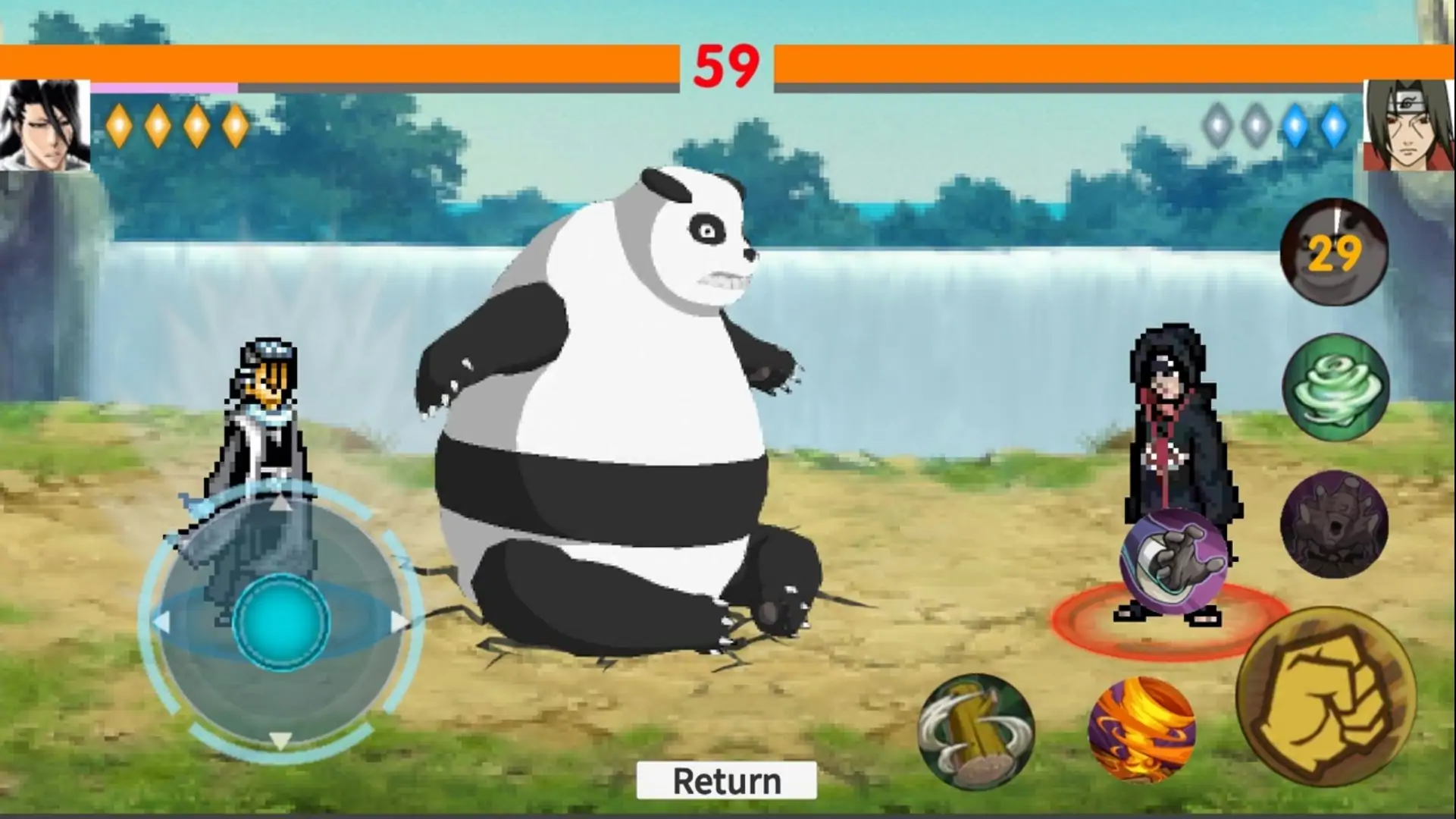Tap the joystick's left arrow
1456x819 pixels.
(161, 622)
